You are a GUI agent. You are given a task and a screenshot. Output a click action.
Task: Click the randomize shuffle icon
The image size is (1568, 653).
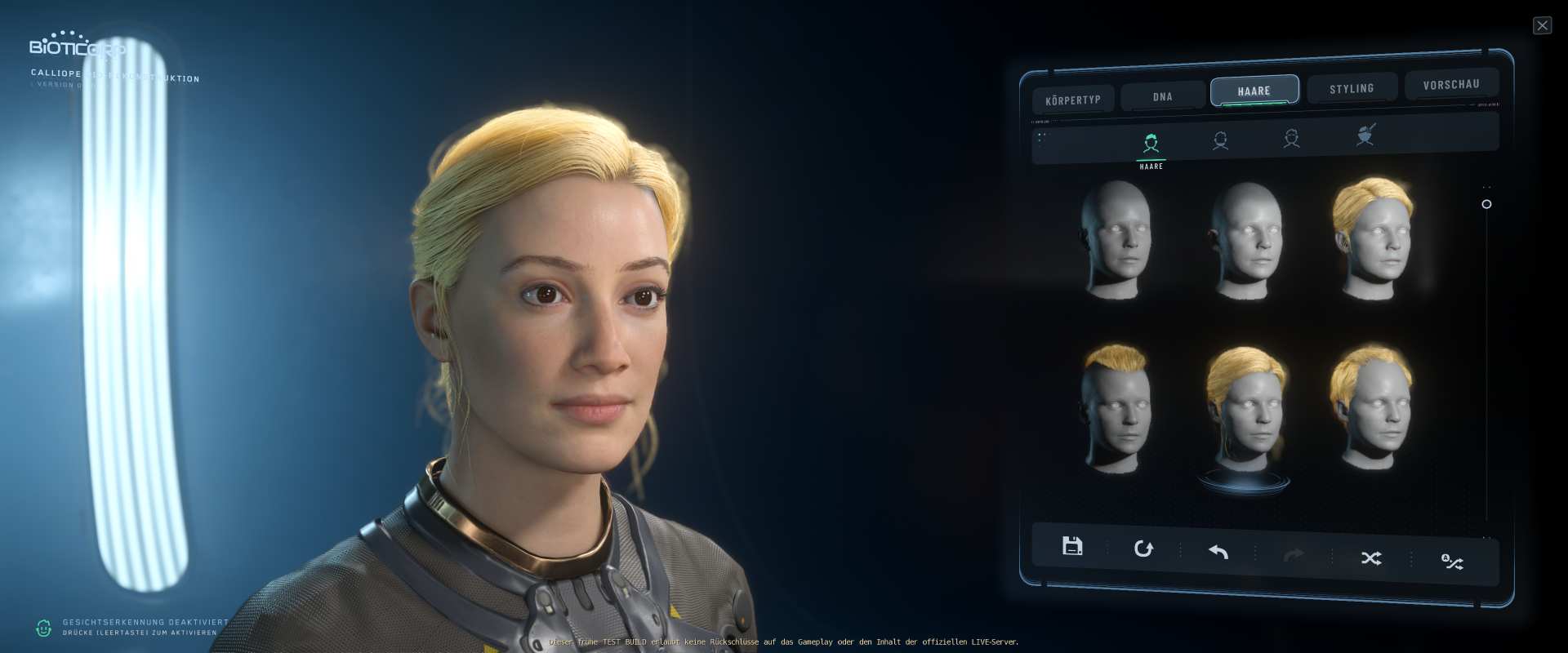tap(1371, 557)
